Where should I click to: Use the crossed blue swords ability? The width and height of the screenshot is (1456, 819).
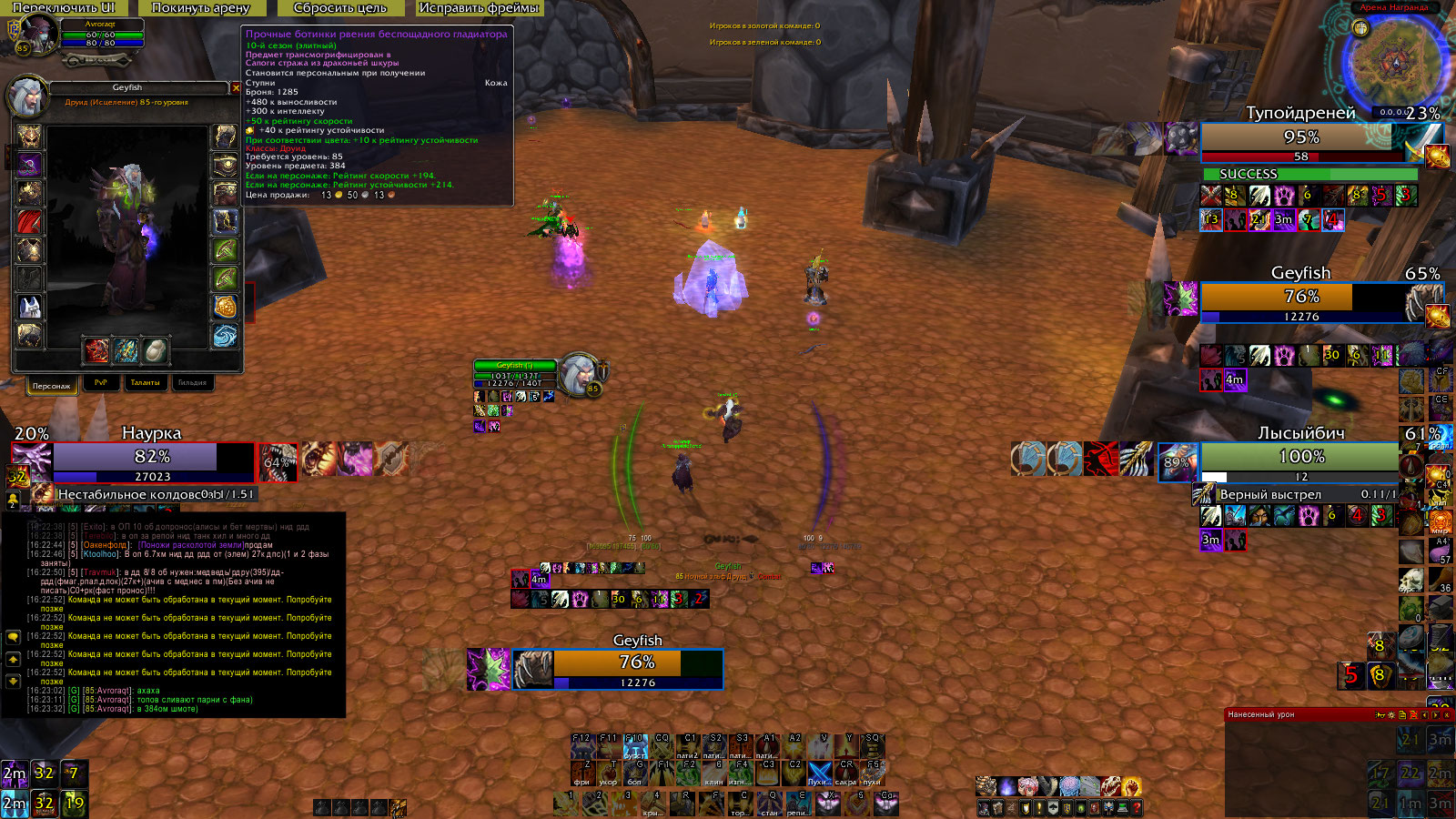pos(819,773)
